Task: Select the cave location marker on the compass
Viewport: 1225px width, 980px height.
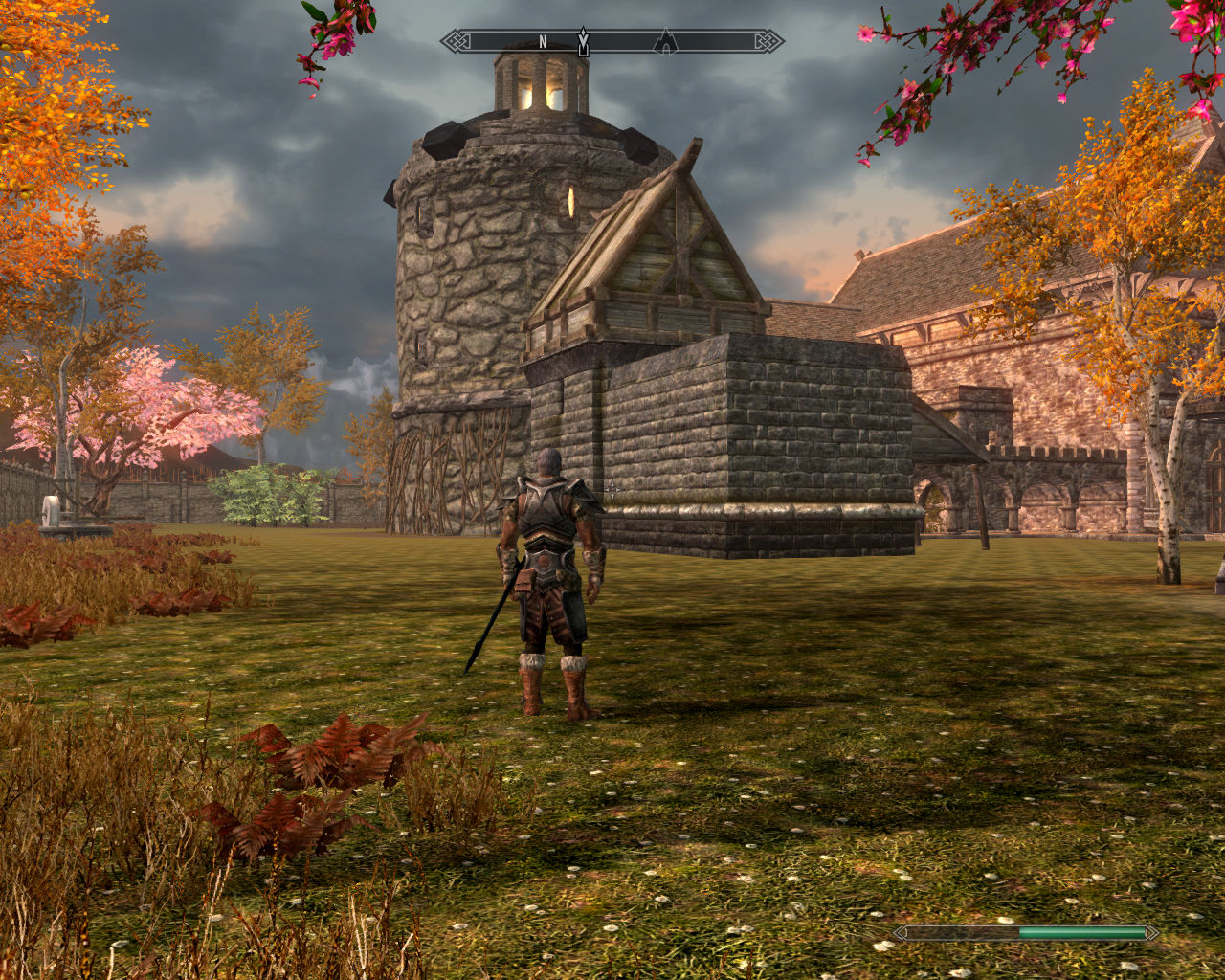Action: click(665, 41)
